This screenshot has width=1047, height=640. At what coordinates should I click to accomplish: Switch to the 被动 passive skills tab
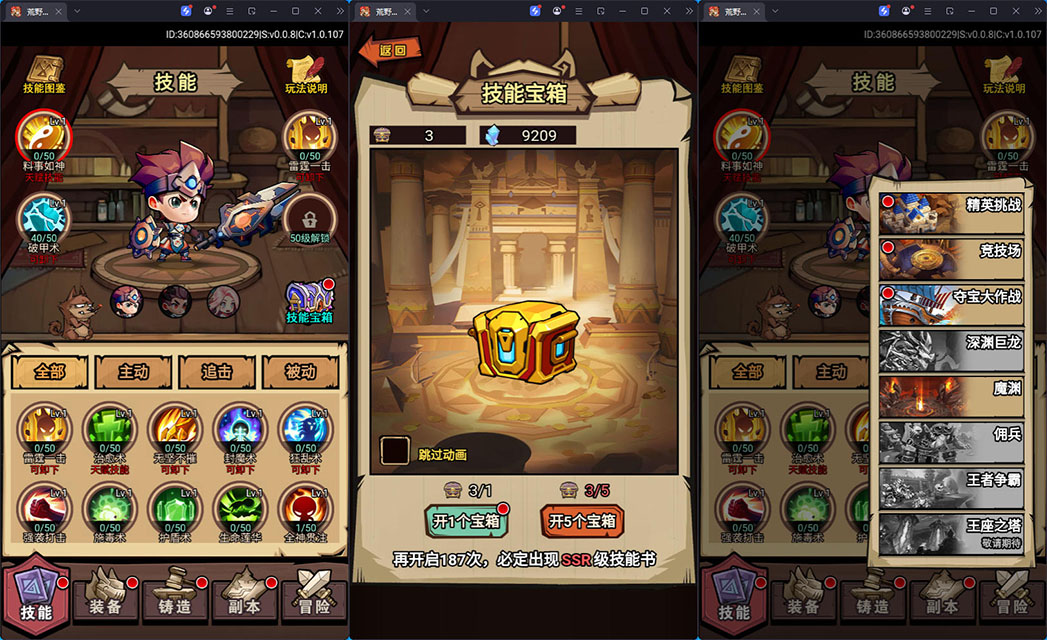point(300,372)
